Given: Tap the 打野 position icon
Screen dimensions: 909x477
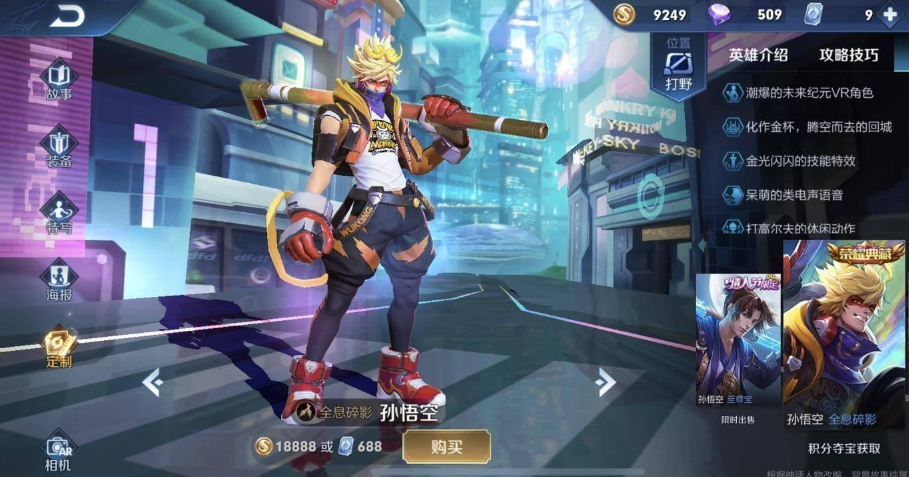Looking at the screenshot, I should pos(679,67).
